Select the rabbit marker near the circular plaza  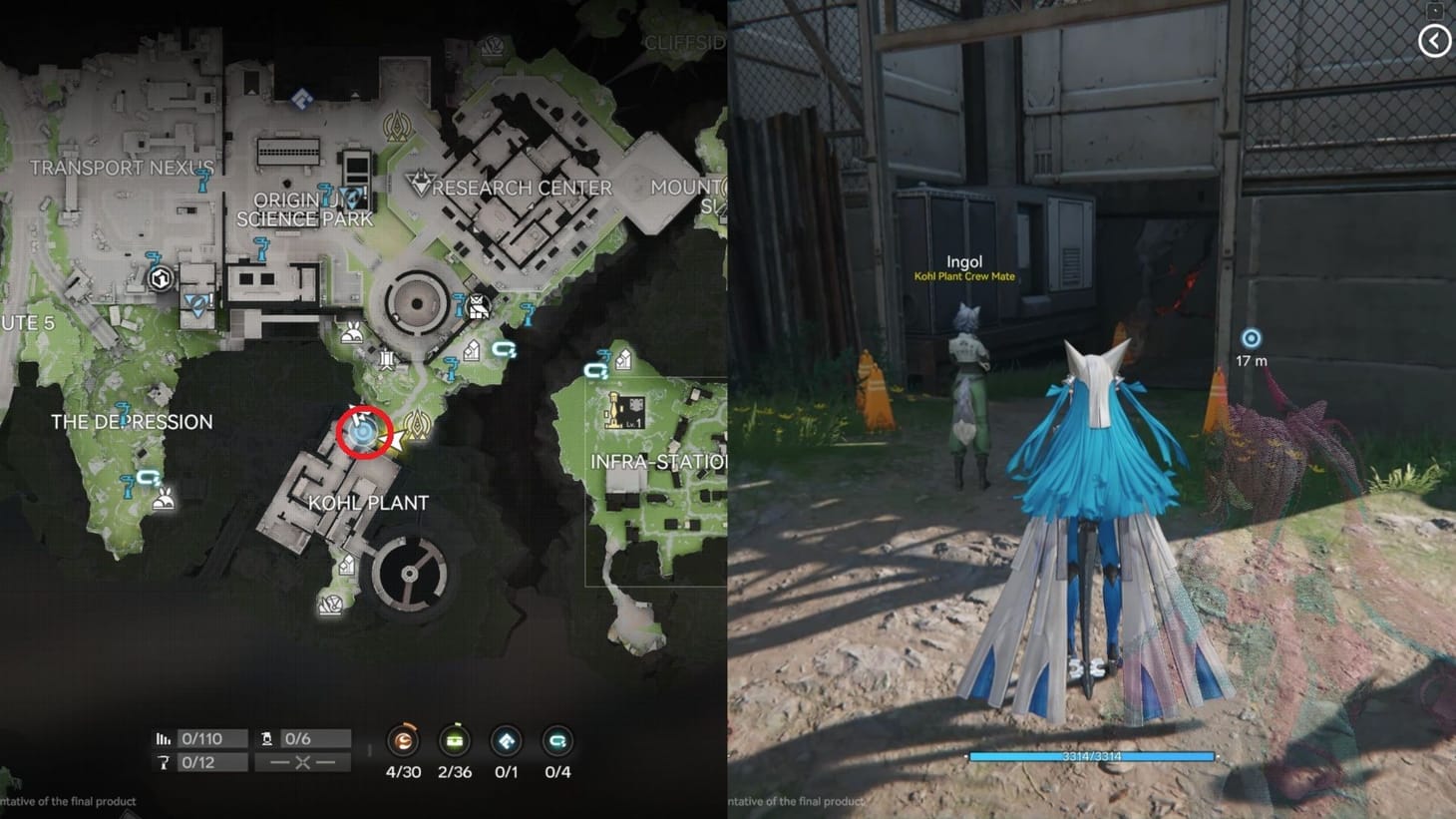[351, 333]
